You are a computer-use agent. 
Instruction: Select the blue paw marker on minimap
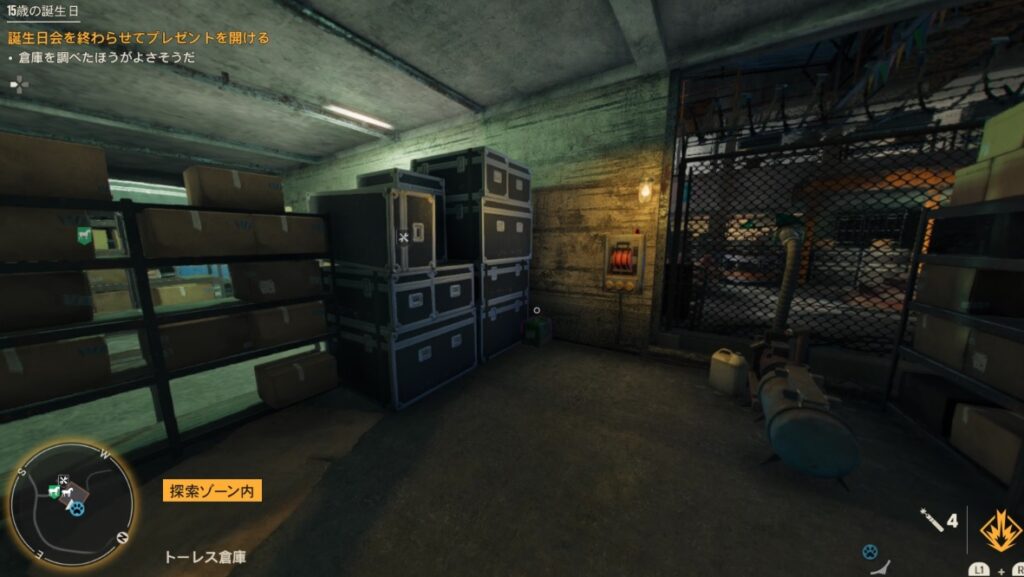click(77, 508)
